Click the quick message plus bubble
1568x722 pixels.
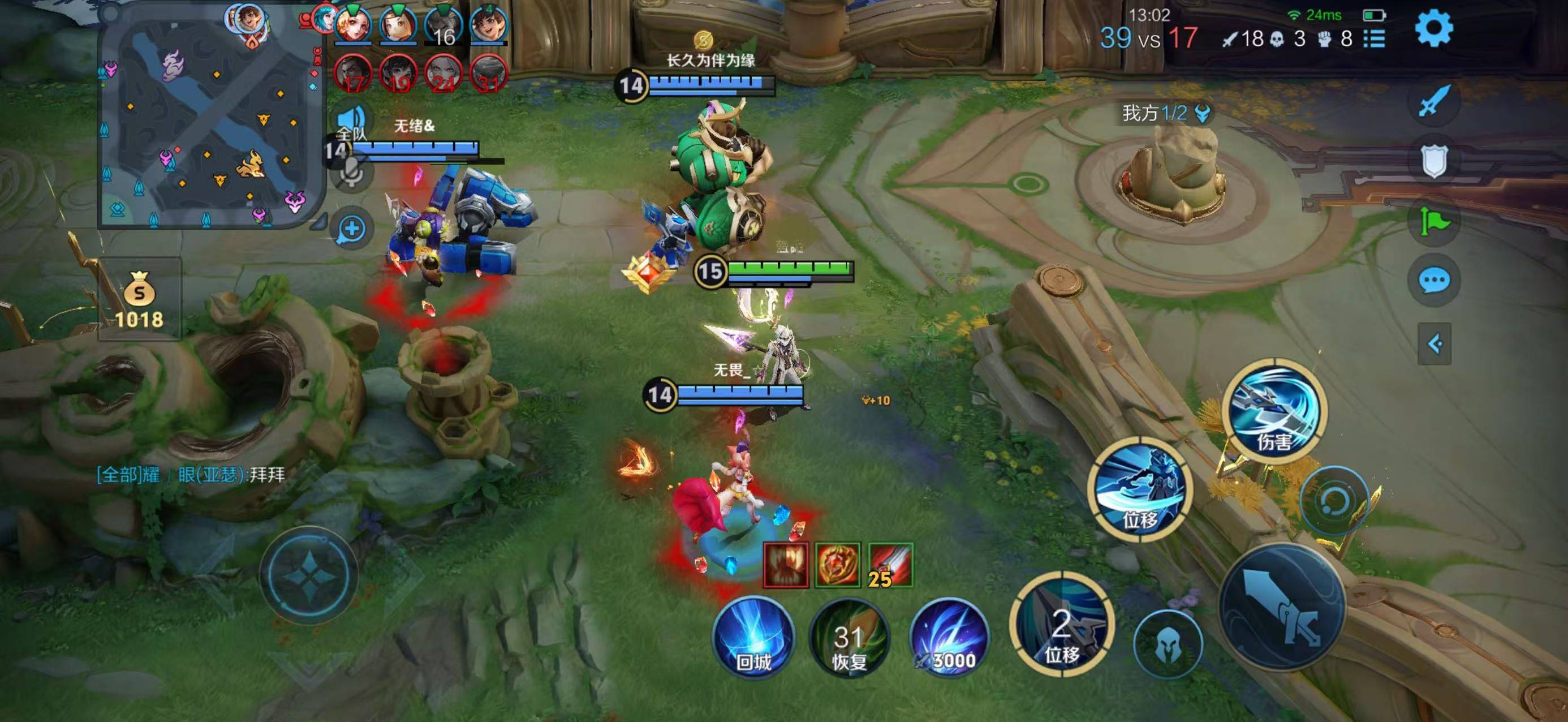pyautogui.click(x=352, y=230)
